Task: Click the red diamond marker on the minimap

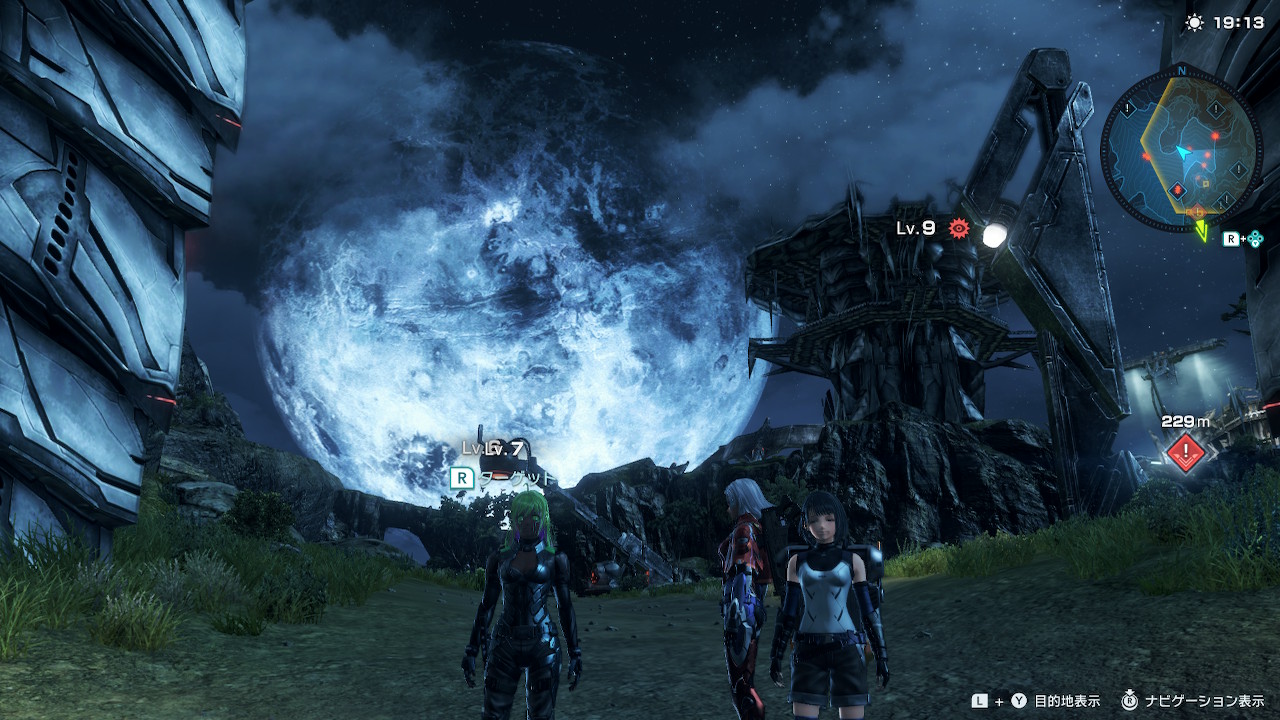Action: (x=1178, y=190)
